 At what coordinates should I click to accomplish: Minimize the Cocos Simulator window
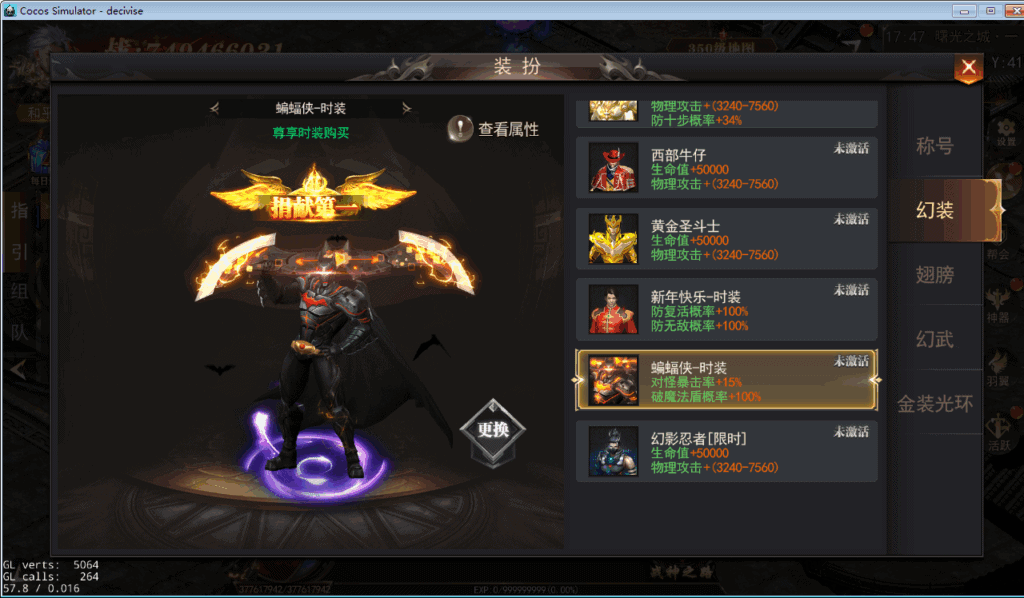click(964, 10)
